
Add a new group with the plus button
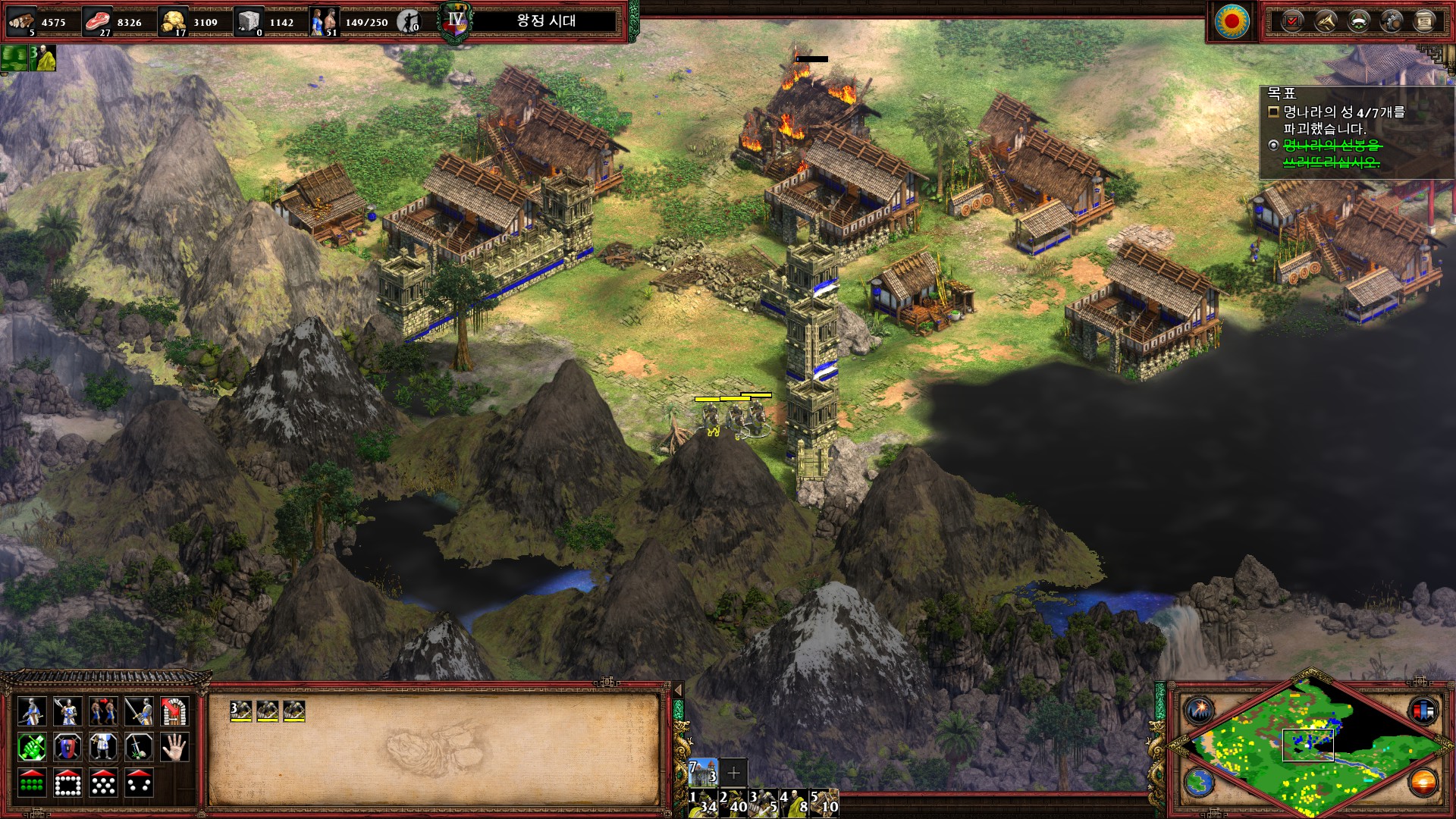coord(733,773)
